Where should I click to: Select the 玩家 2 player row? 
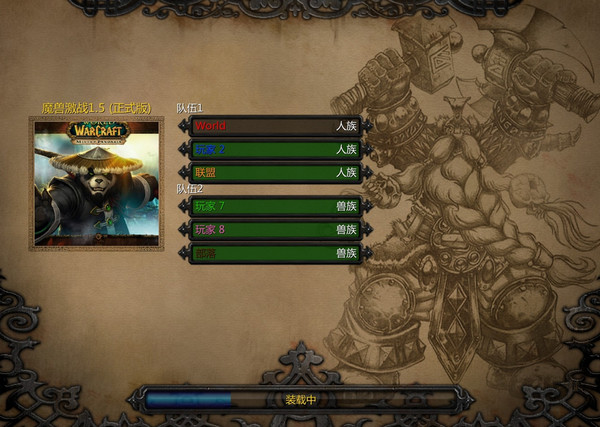click(275, 149)
